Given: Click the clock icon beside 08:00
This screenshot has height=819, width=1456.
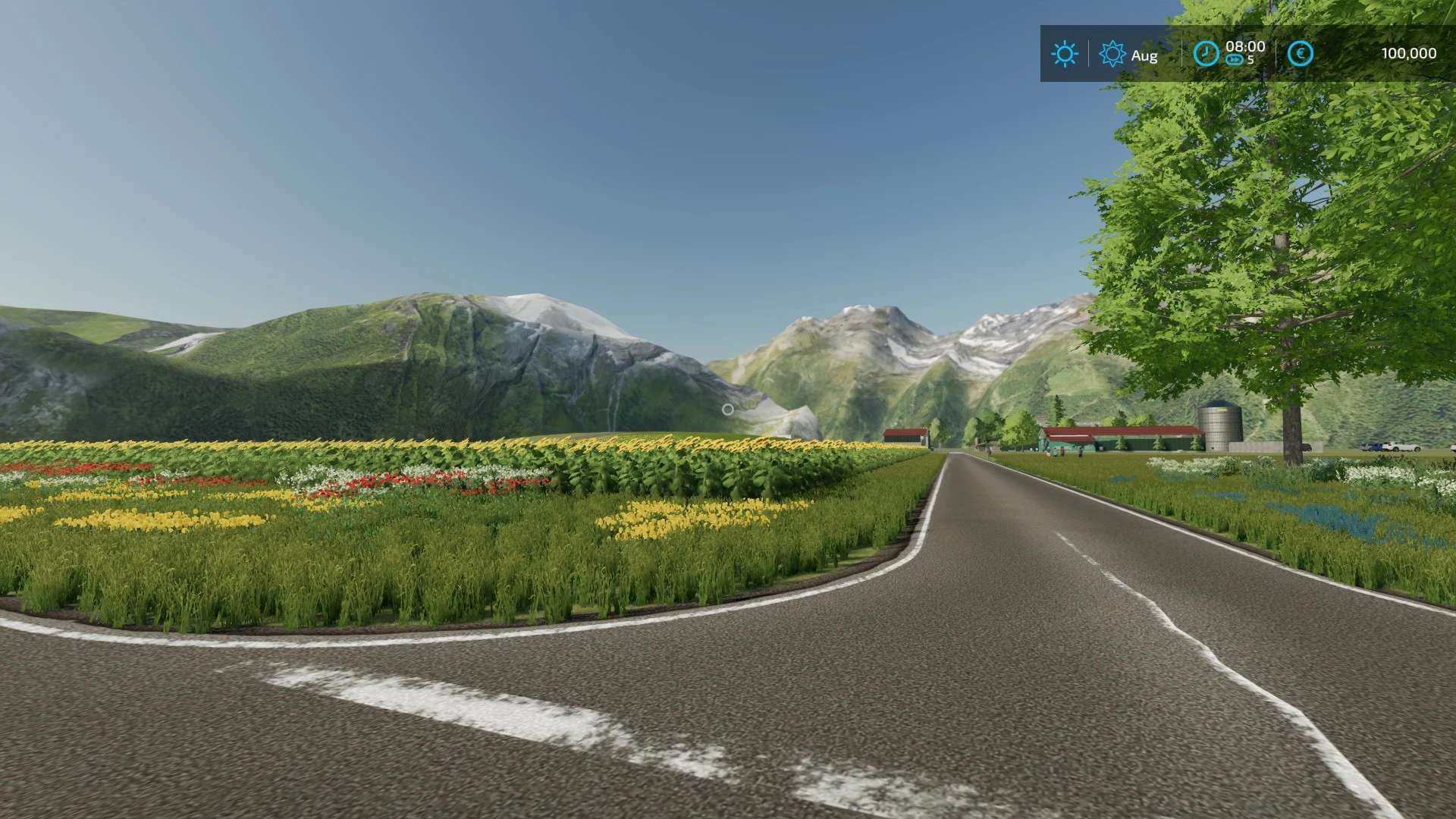Looking at the screenshot, I should pyautogui.click(x=1206, y=54).
